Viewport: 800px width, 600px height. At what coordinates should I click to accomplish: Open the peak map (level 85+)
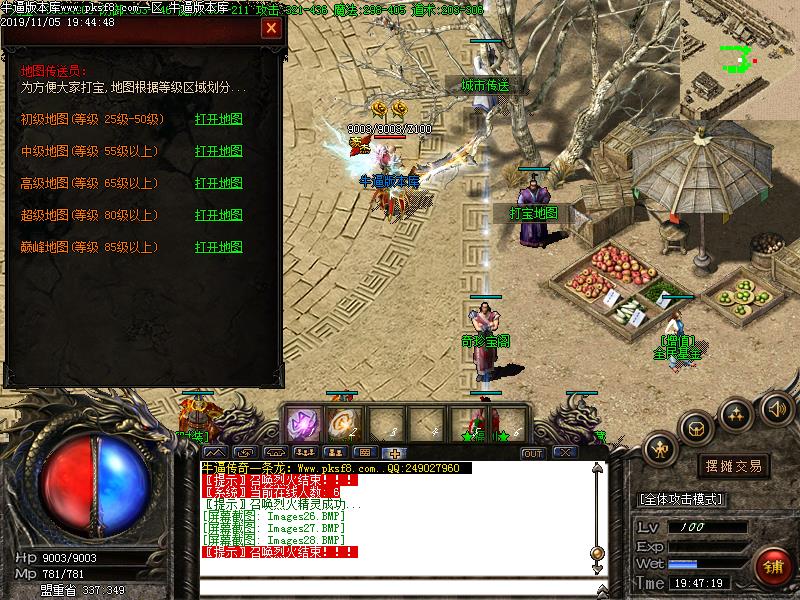tap(218, 248)
